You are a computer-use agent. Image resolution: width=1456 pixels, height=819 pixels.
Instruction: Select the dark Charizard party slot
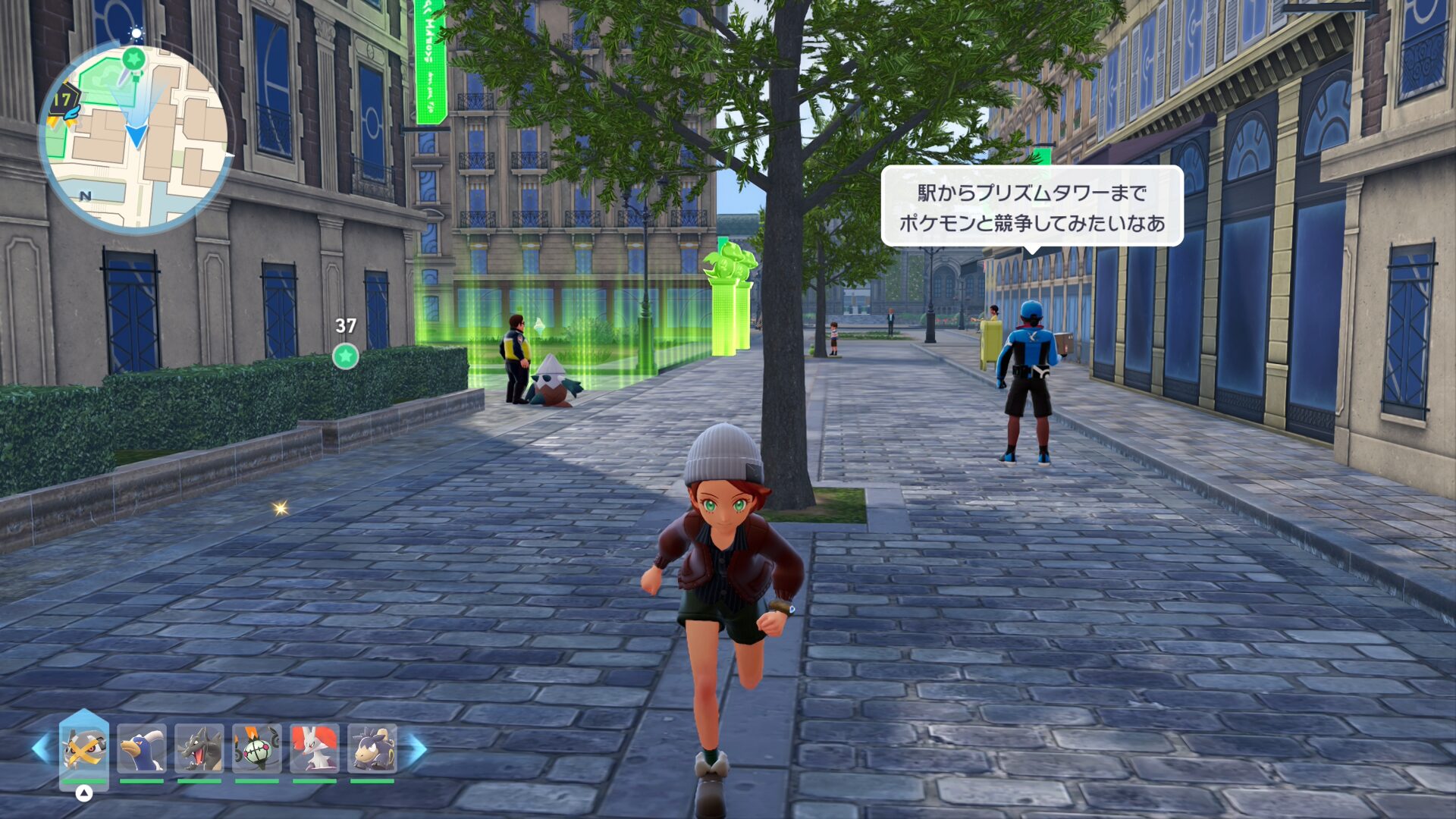point(199,748)
